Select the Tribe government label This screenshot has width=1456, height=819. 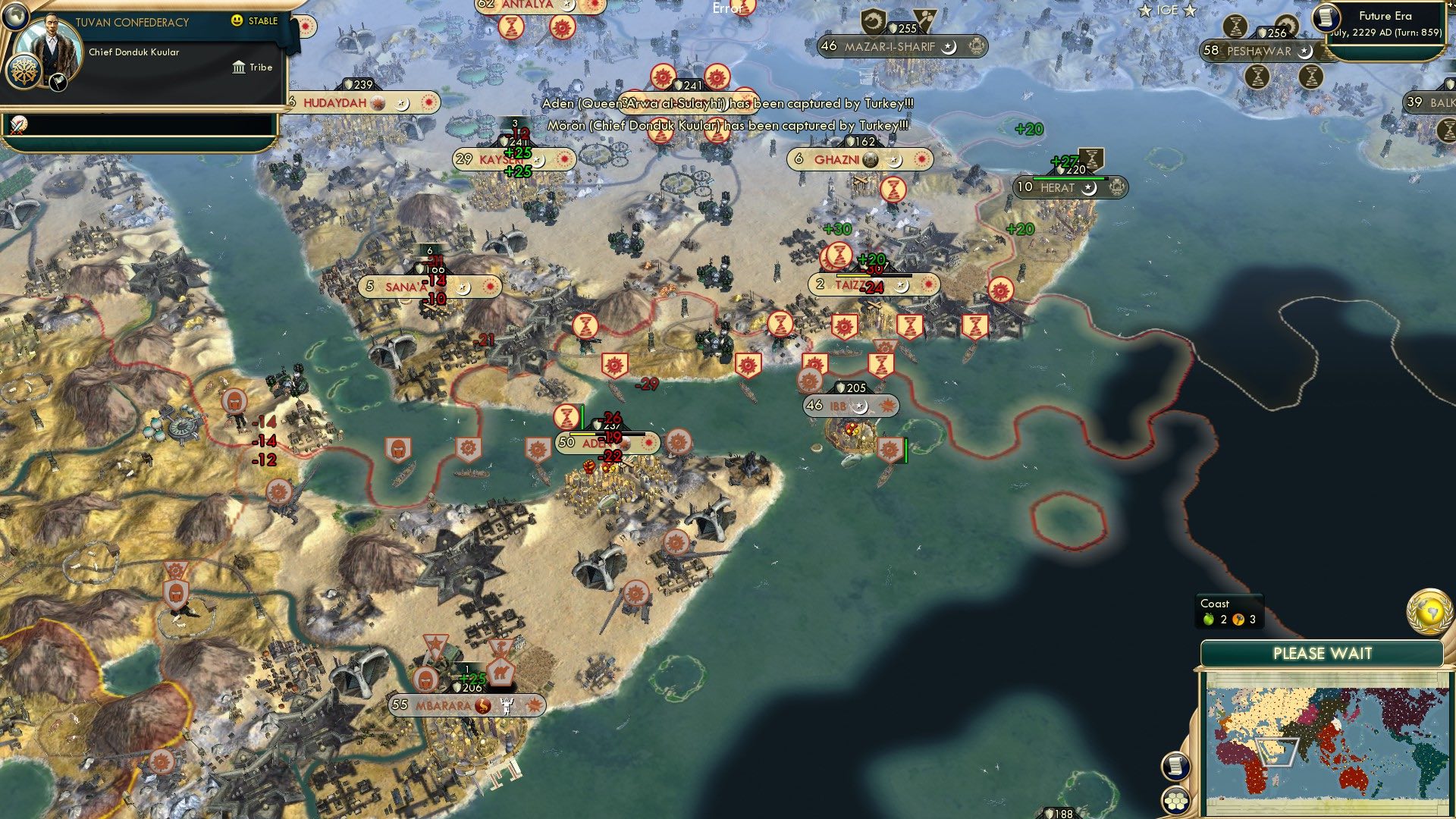coord(258,67)
